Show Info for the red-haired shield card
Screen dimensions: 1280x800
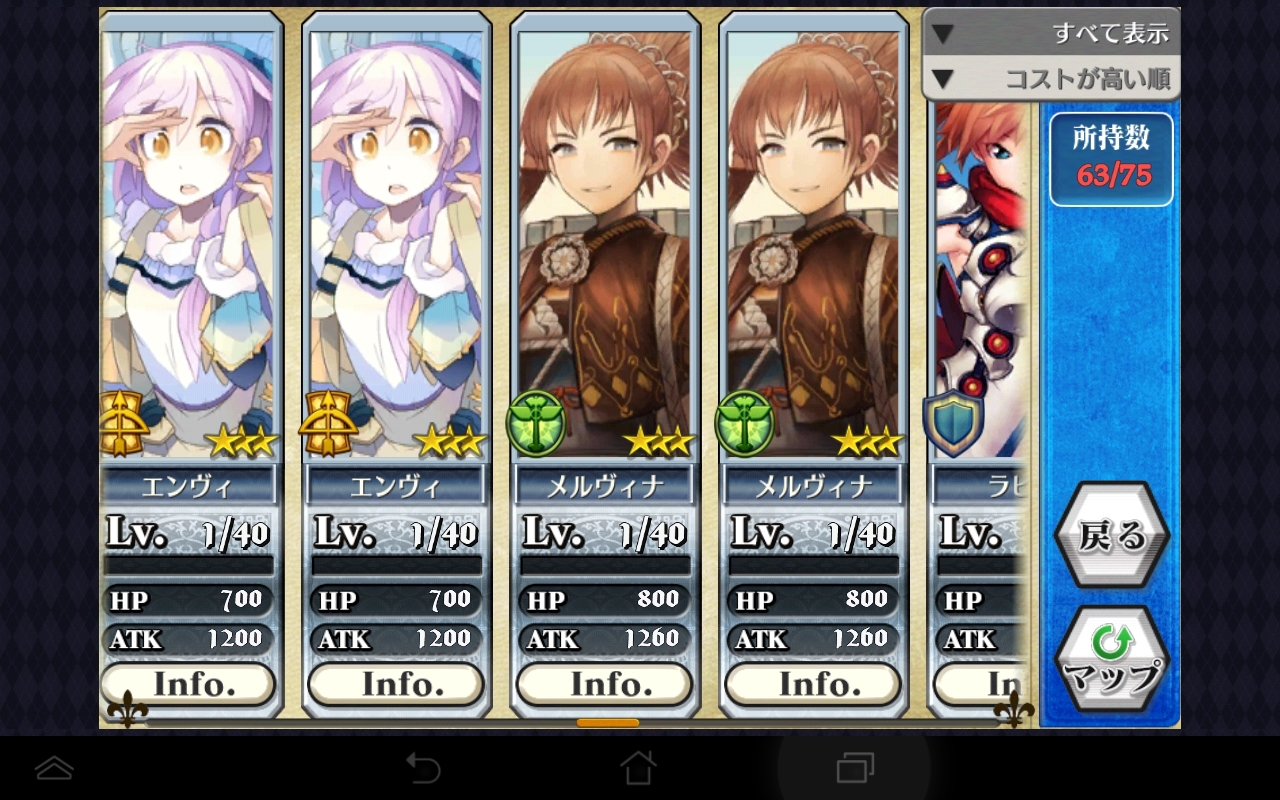point(980,685)
